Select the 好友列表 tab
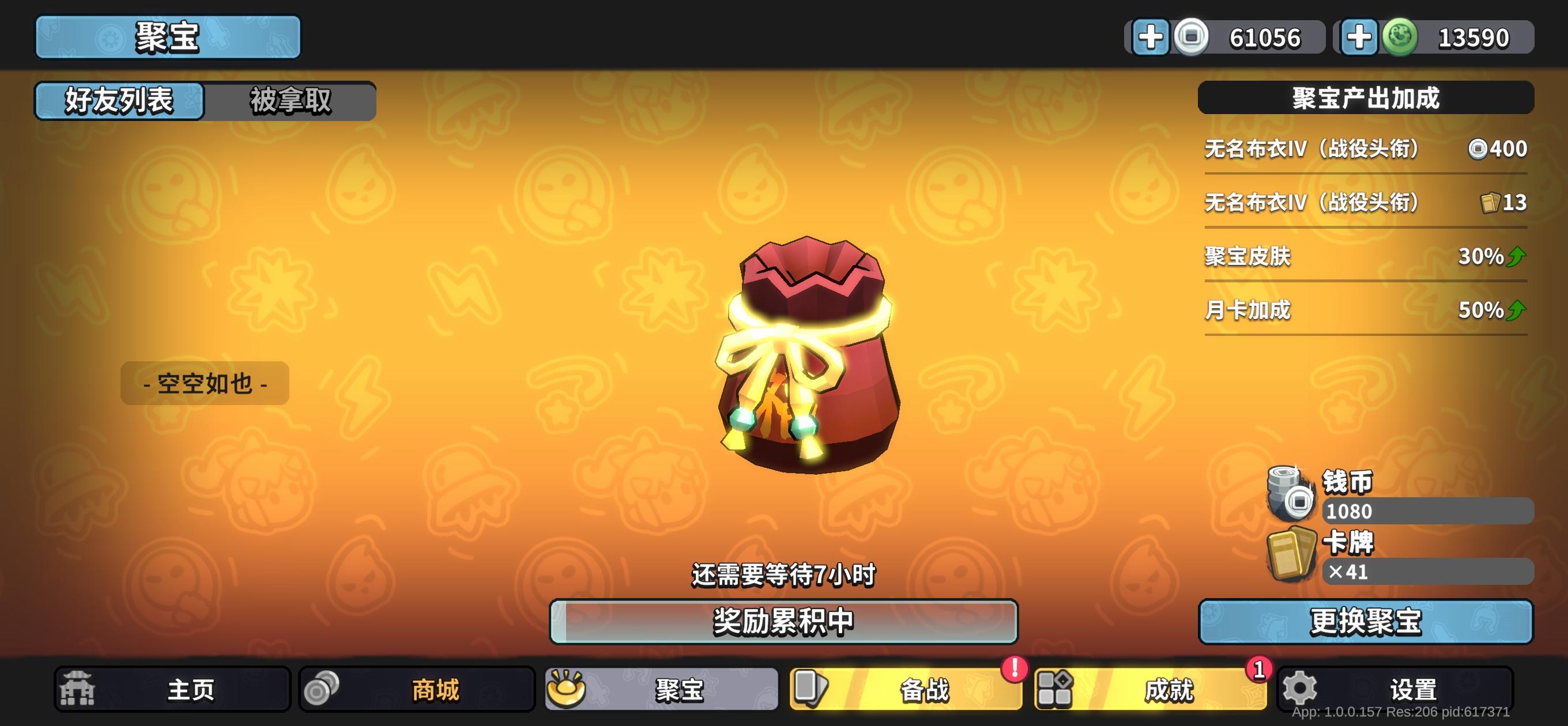The height and width of the screenshot is (726, 1568). pos(119,100)
